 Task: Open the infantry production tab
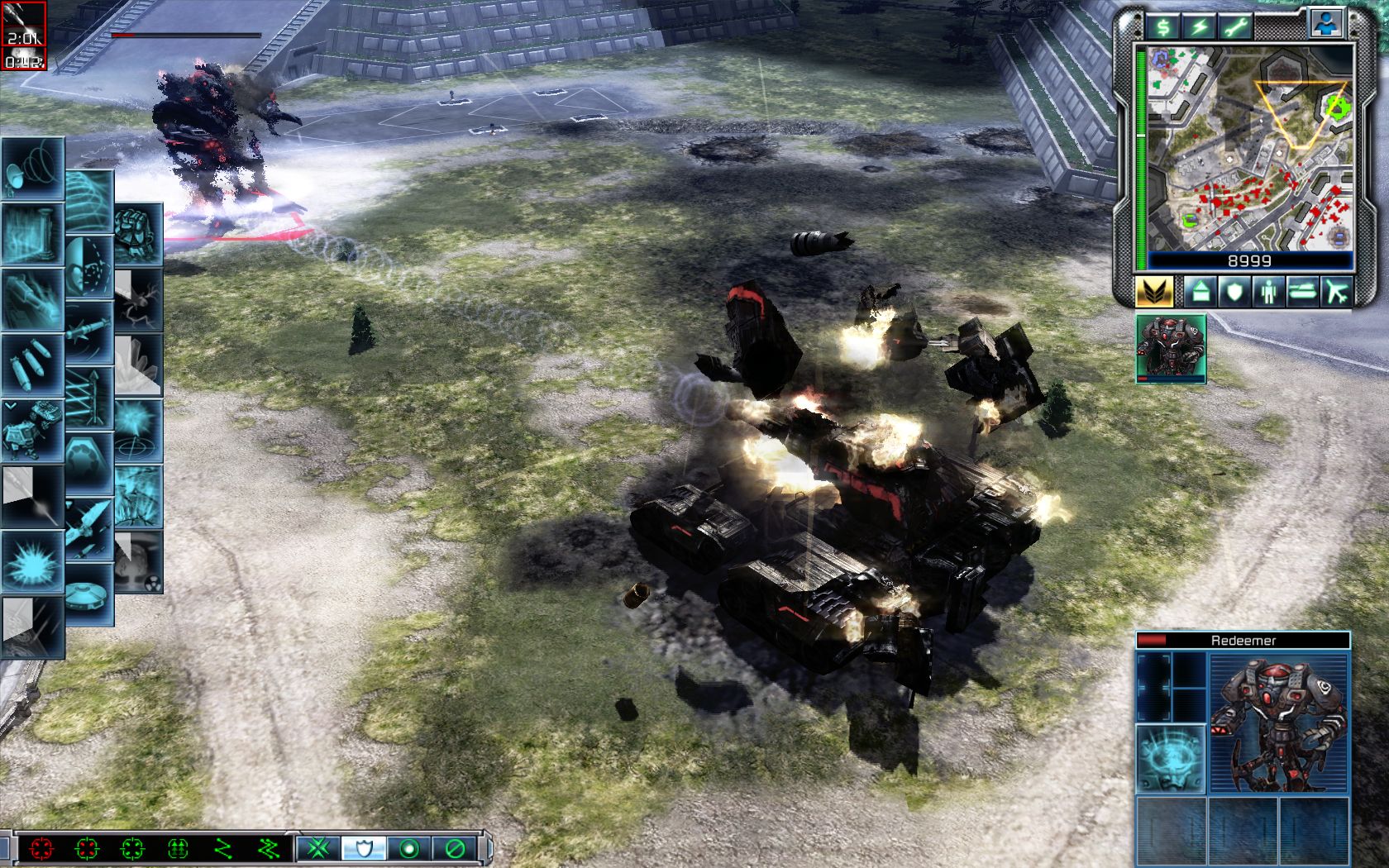(1269, 292)
